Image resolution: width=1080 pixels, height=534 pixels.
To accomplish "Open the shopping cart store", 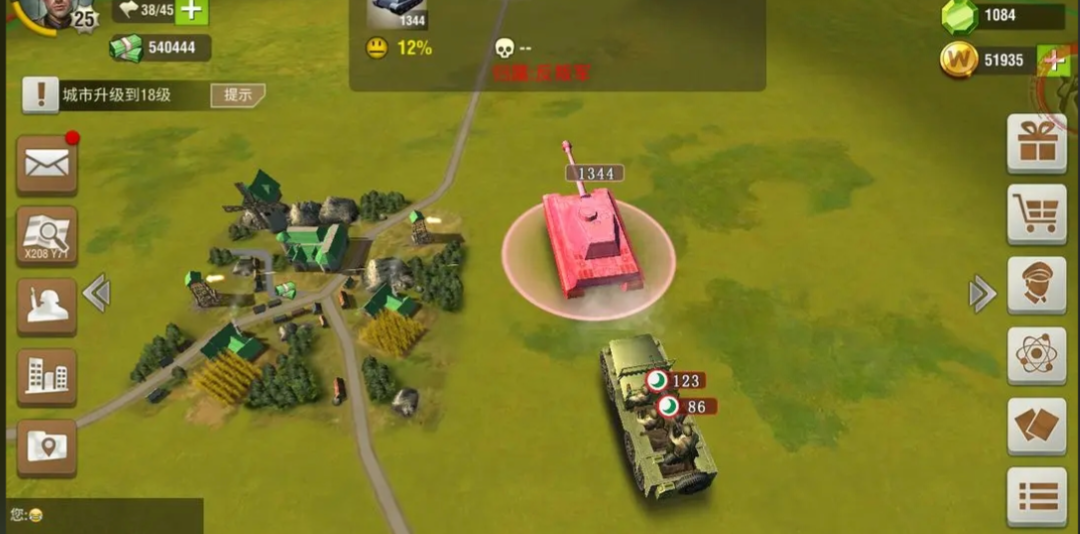I will click(1036, 214).
